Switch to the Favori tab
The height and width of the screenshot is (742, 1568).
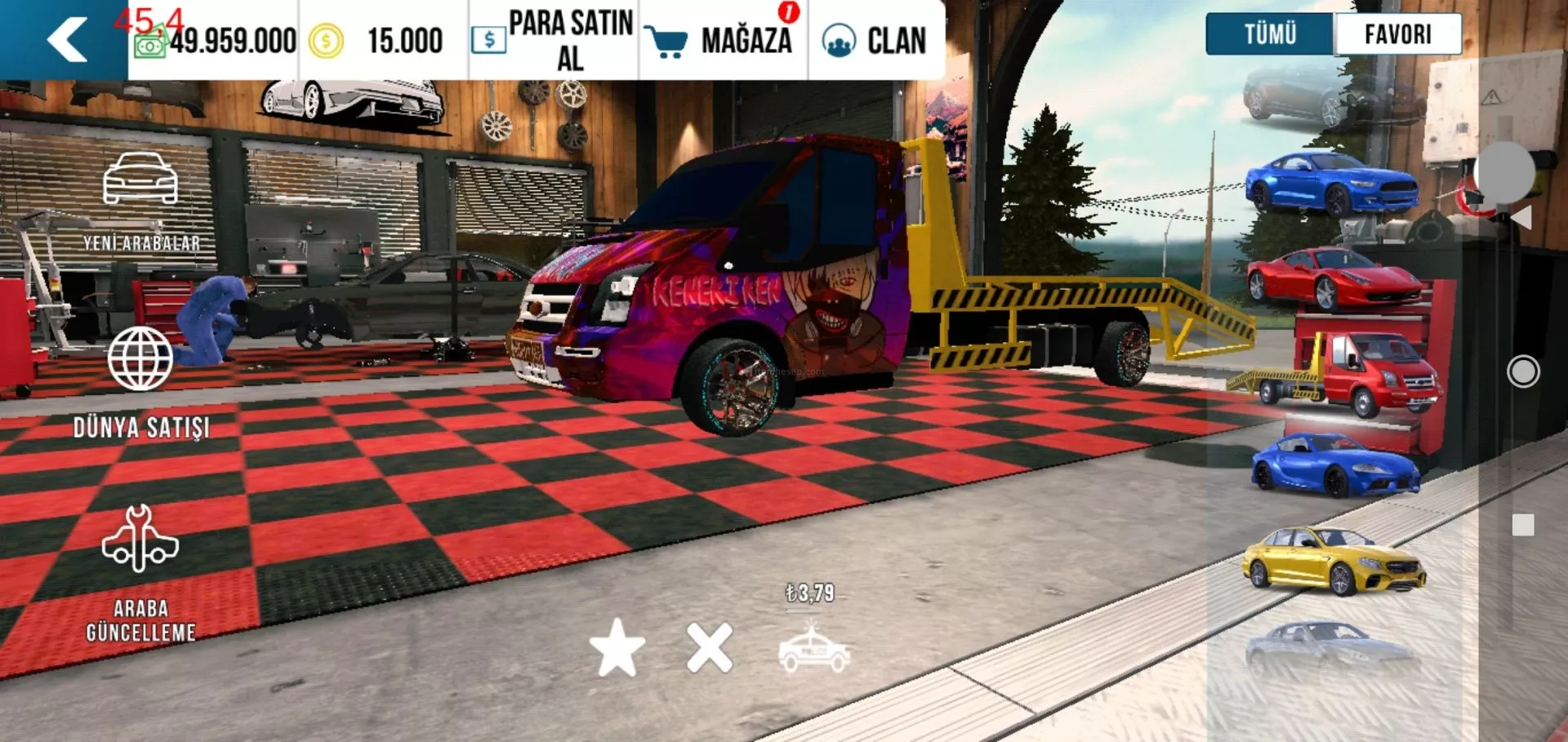pyautogui.click(x=1397, y=34)
